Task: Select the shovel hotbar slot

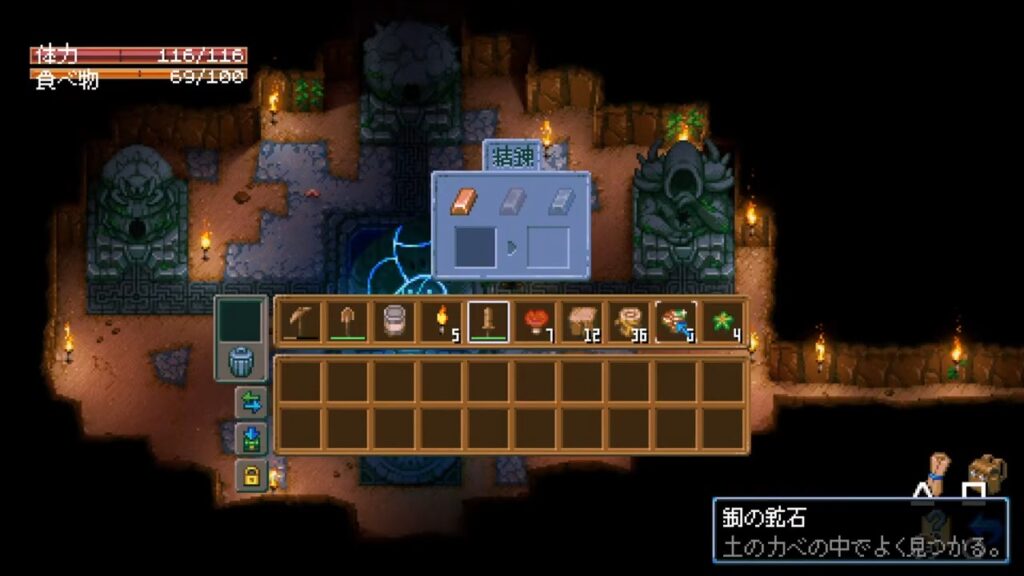Action: point(345,321)
